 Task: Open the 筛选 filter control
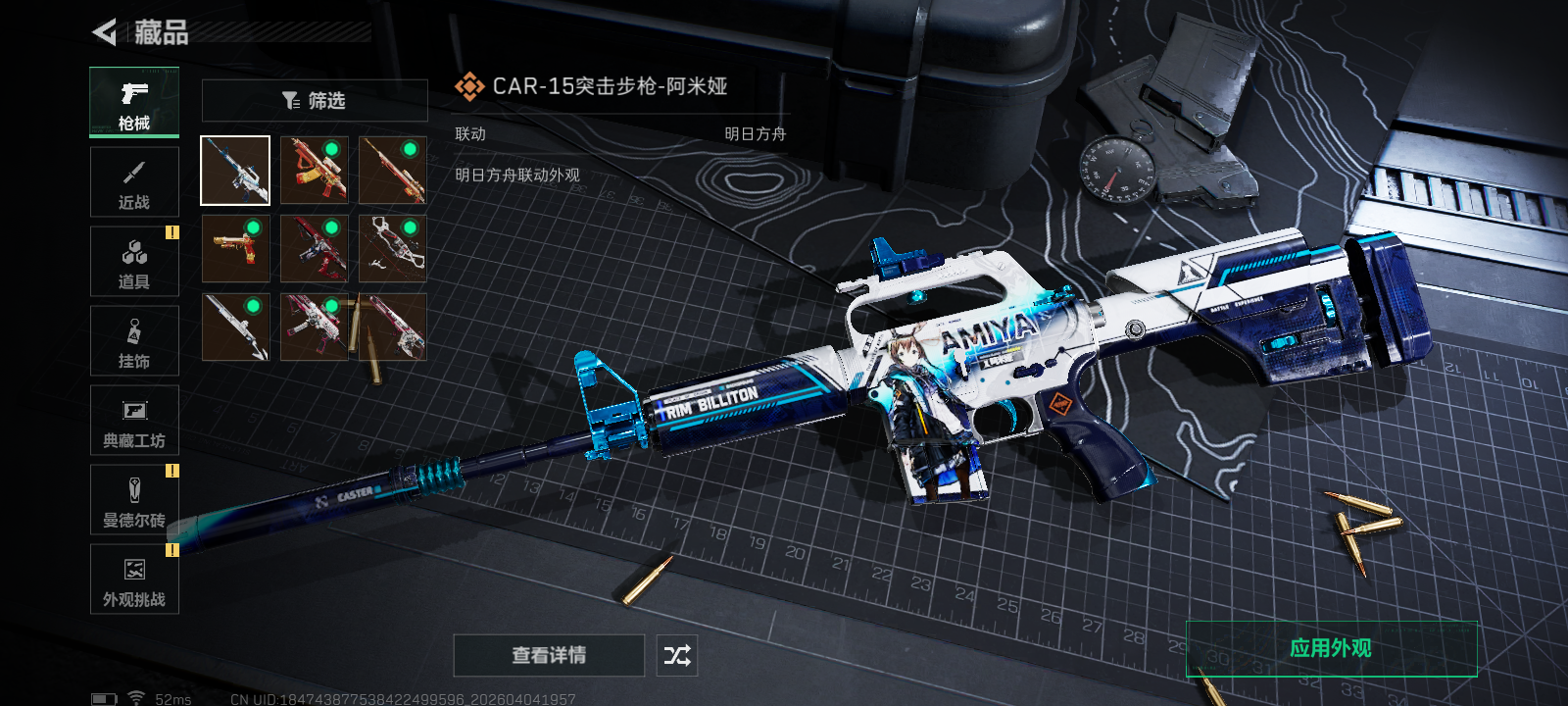[x=315, y=101]
